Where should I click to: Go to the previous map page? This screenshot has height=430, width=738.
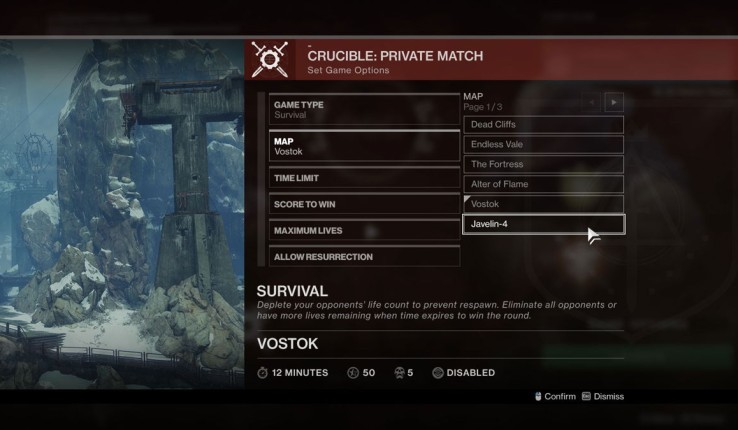coord(593,102)
